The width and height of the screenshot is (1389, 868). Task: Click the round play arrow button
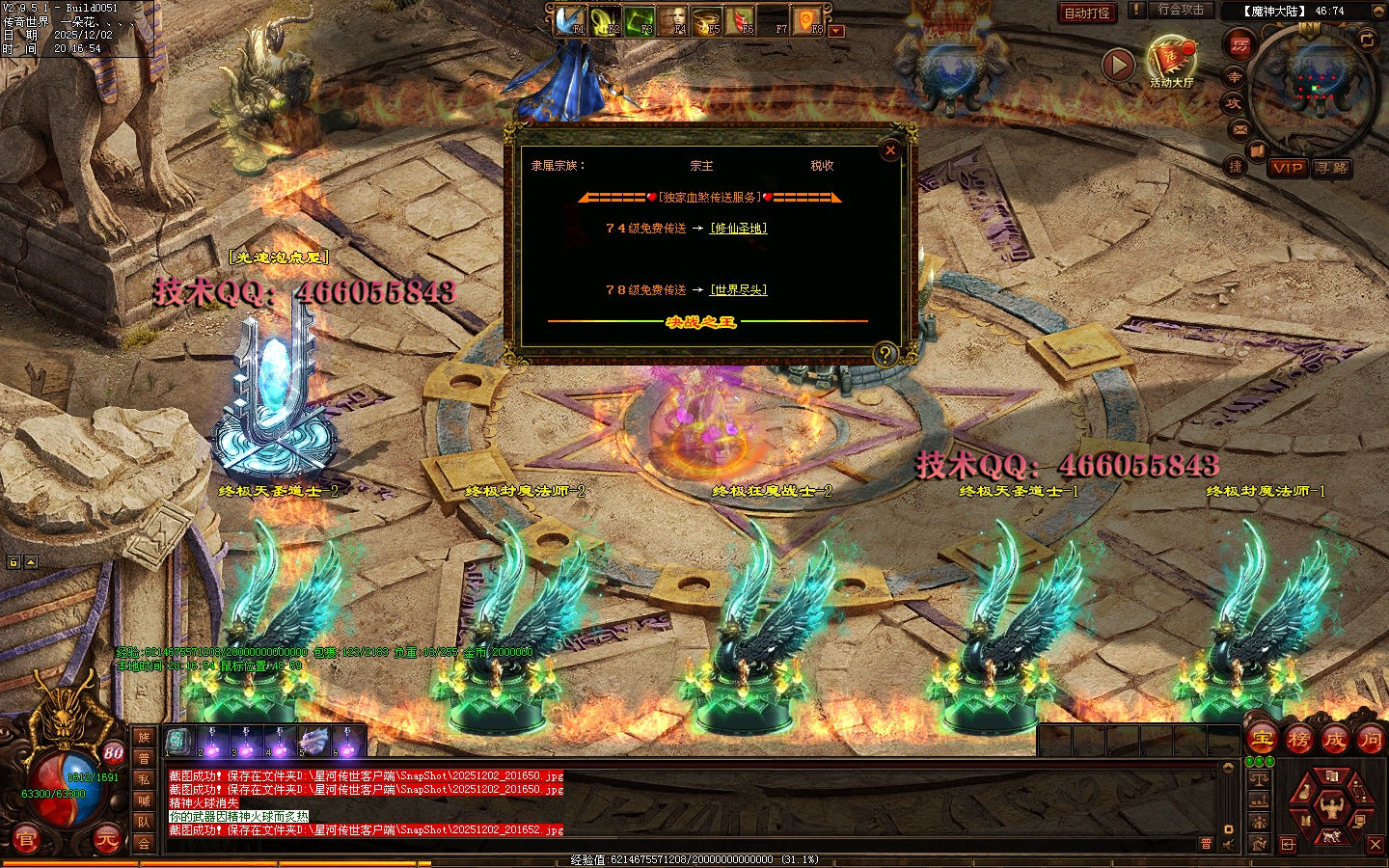click(x=1118, y=65)
